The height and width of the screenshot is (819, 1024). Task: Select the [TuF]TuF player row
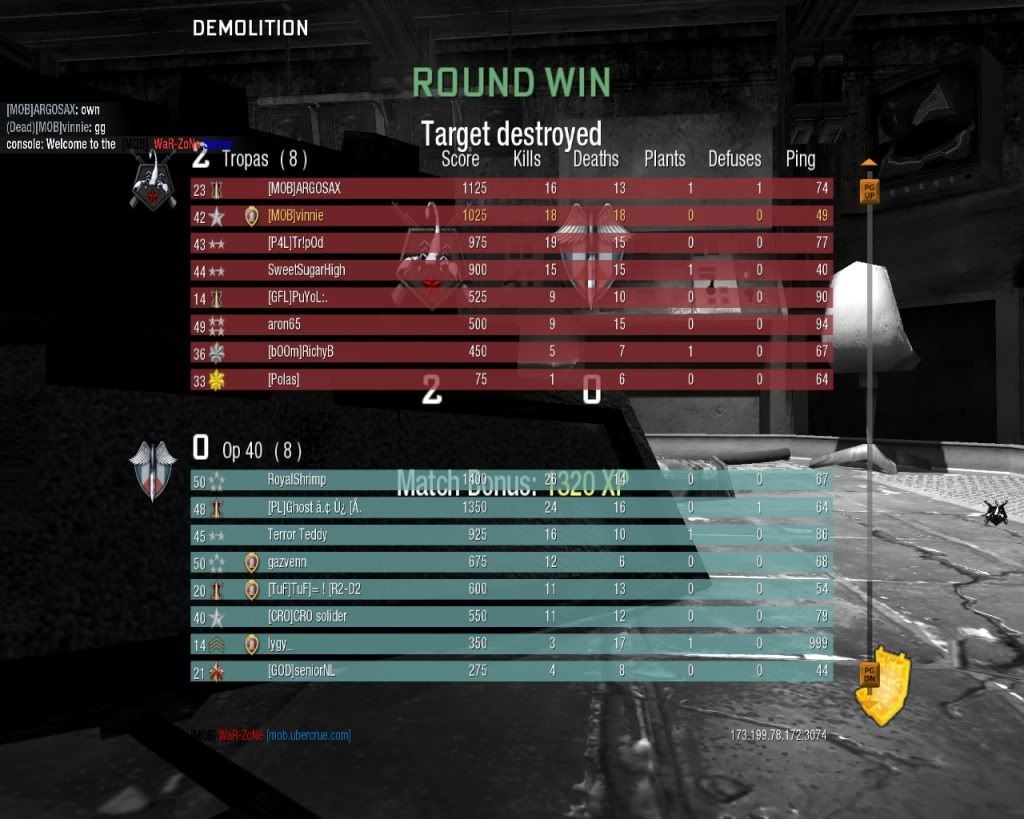[510, 590]
